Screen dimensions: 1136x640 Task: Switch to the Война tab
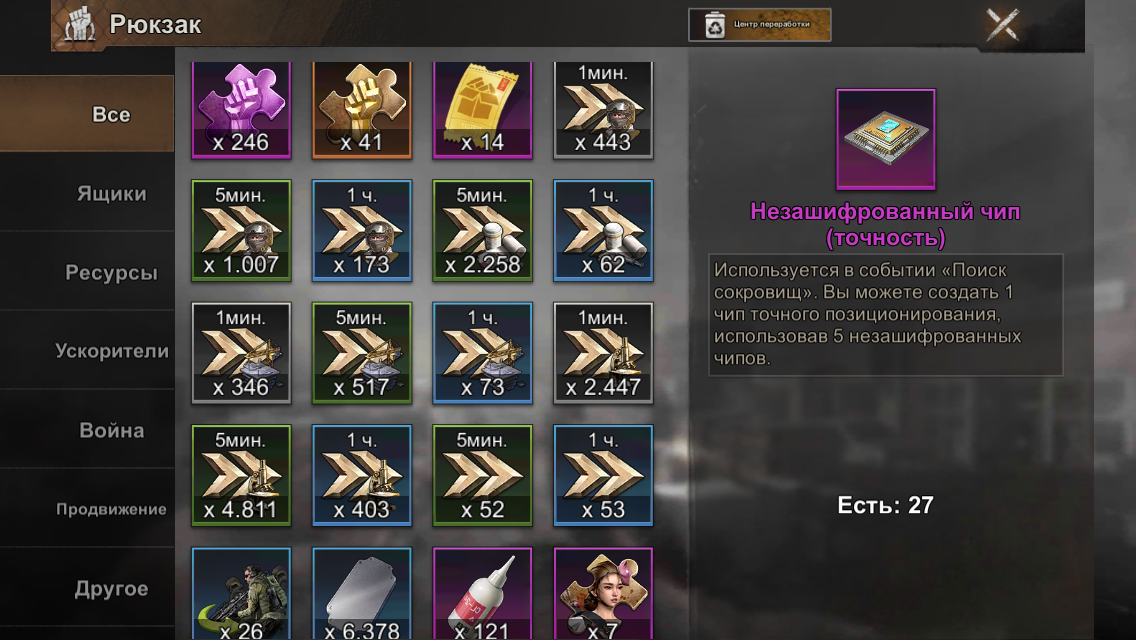(x=111, y=431)
